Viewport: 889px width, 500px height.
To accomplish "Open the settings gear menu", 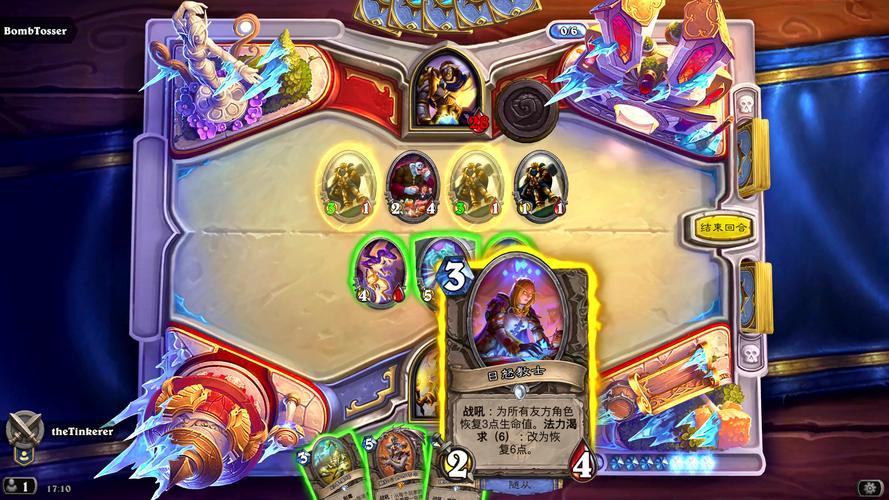I will (868, 487).
